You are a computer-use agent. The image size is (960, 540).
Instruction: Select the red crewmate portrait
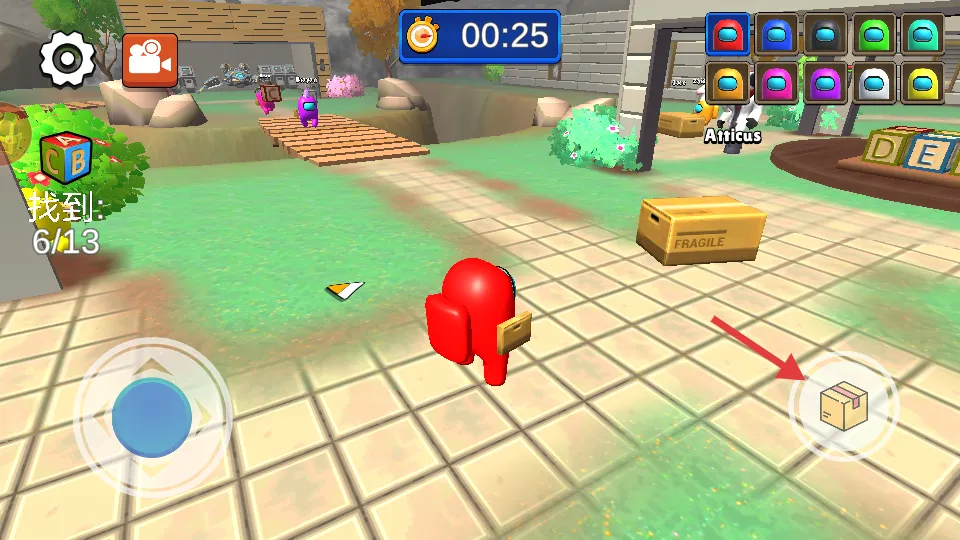click(727, 35)
